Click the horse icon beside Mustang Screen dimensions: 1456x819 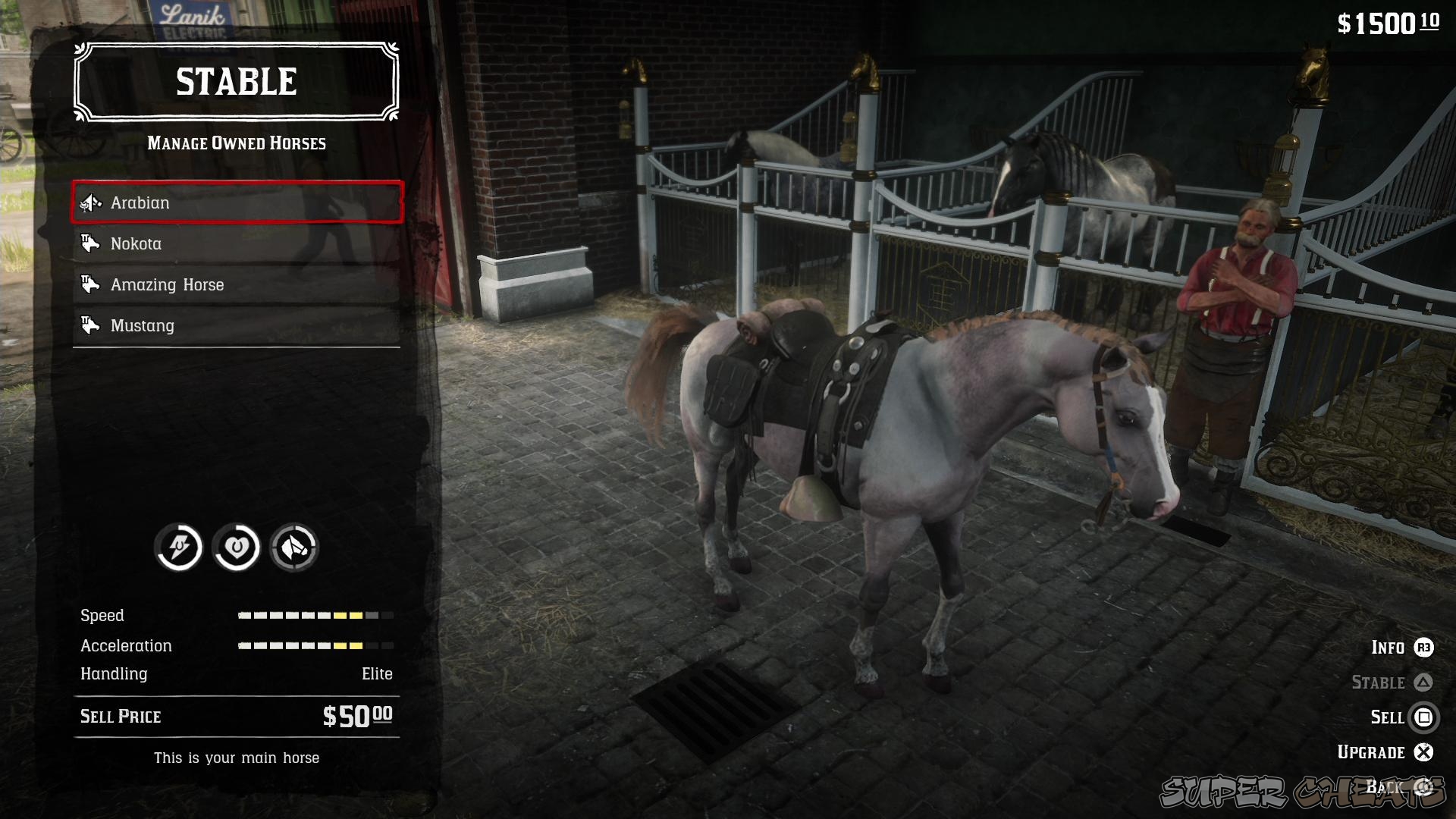(x=90, y=325)
